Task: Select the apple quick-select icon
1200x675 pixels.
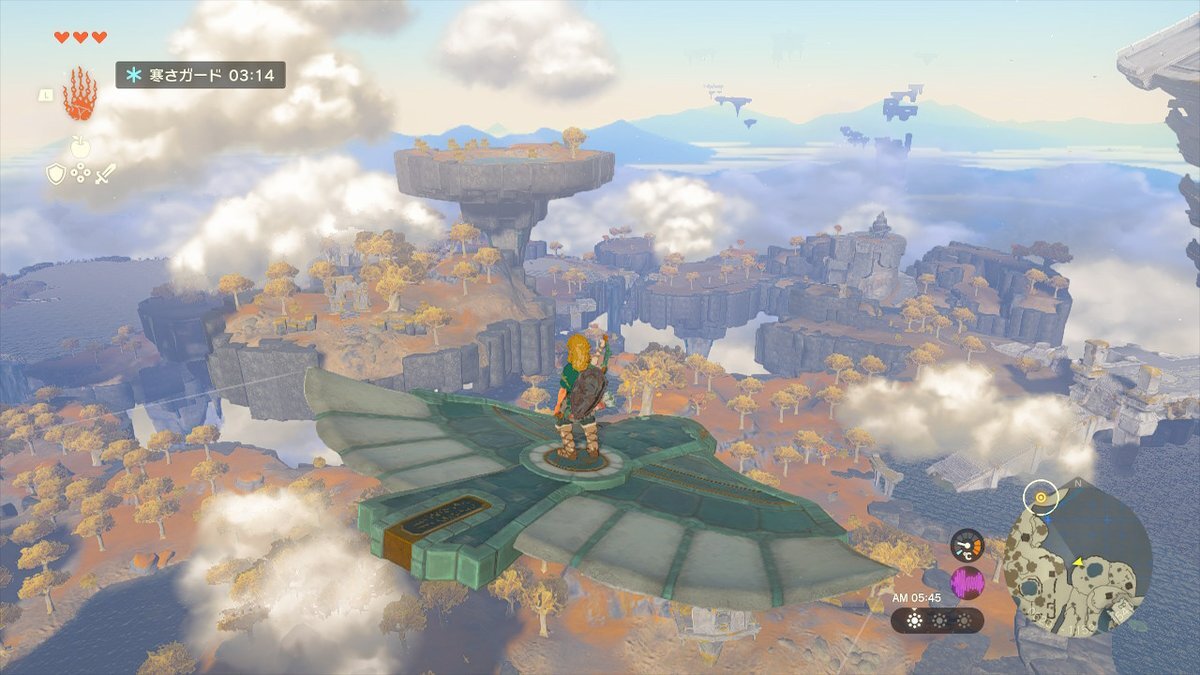Action: click(x=80, y=147)
